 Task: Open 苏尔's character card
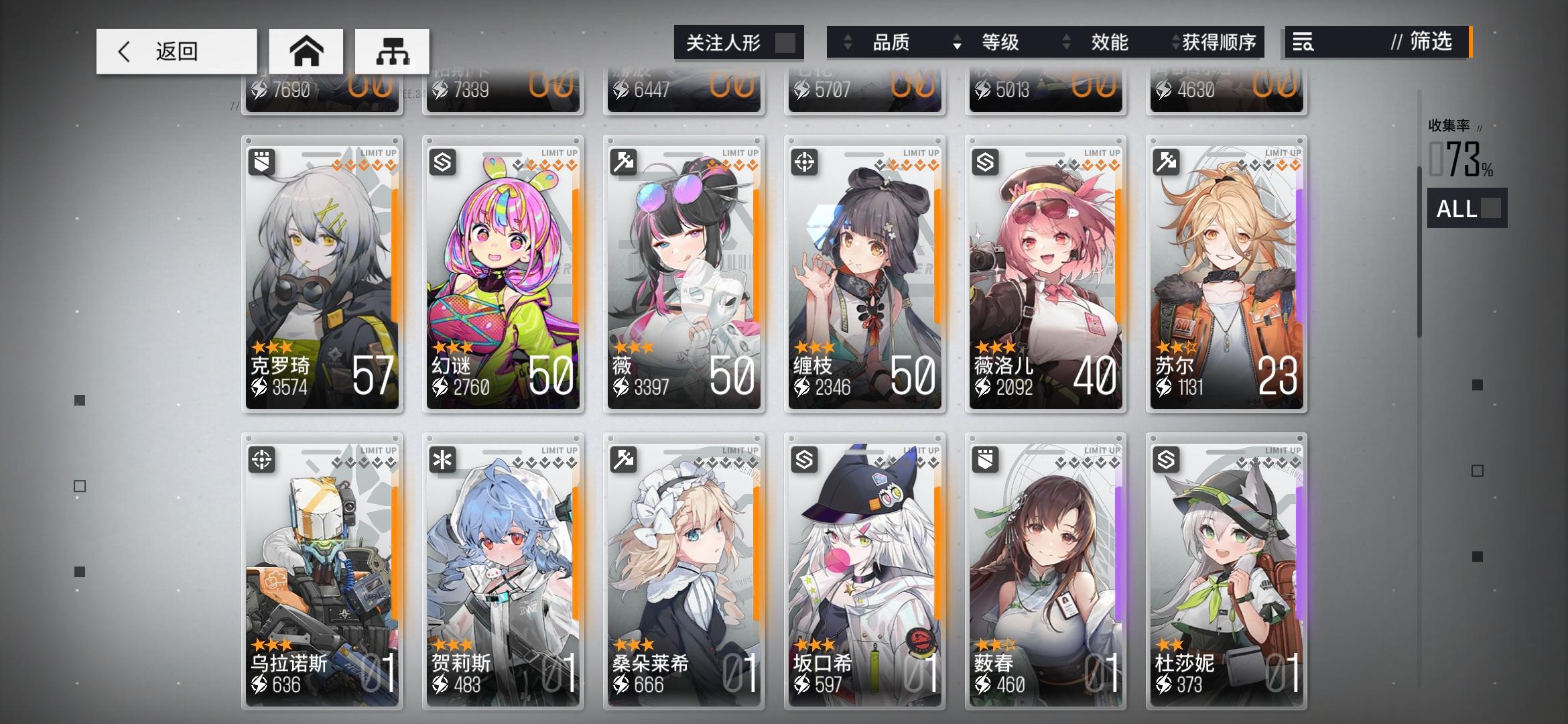click(1226, 271)
